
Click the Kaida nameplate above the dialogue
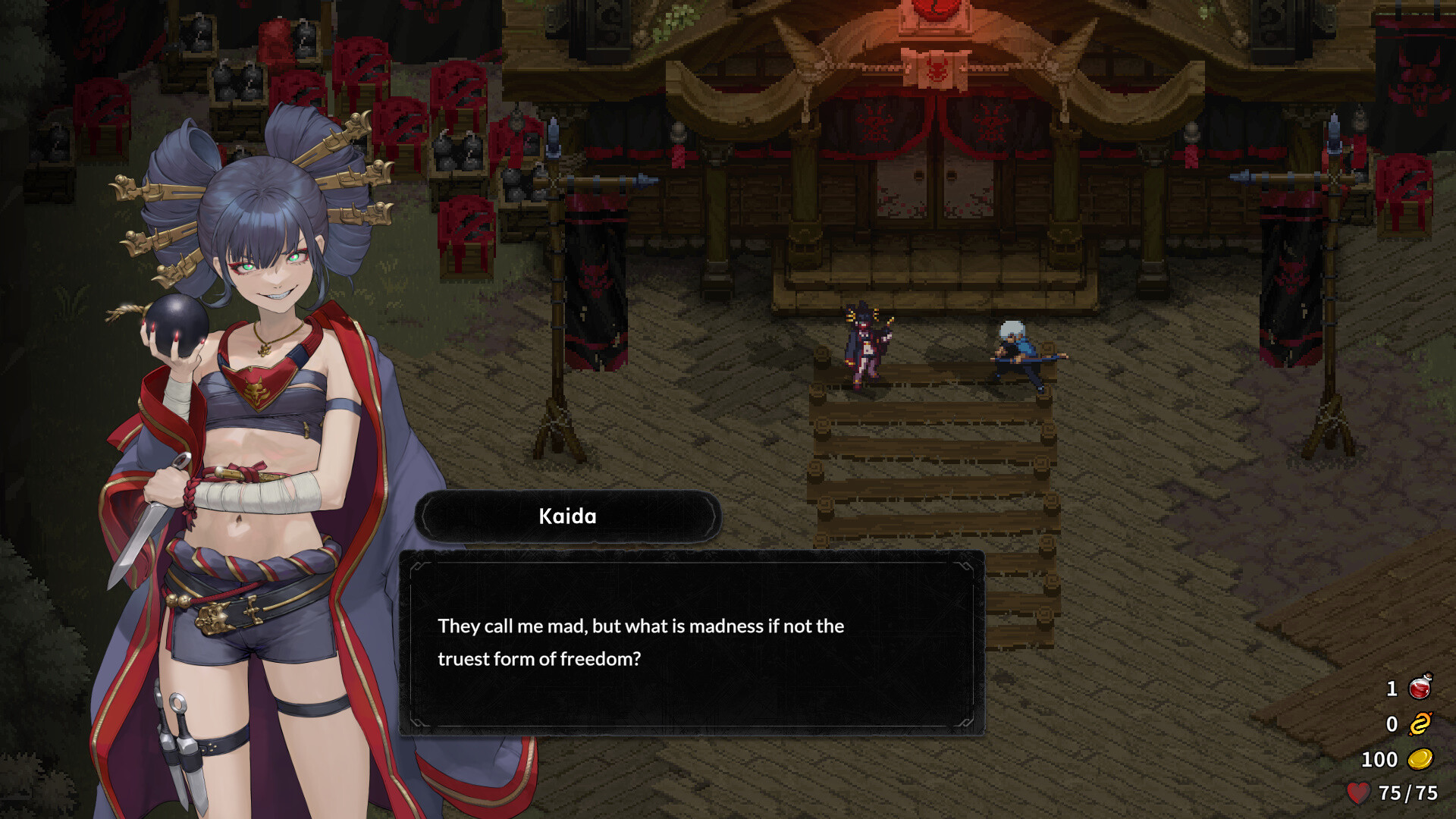coord(567,516)
